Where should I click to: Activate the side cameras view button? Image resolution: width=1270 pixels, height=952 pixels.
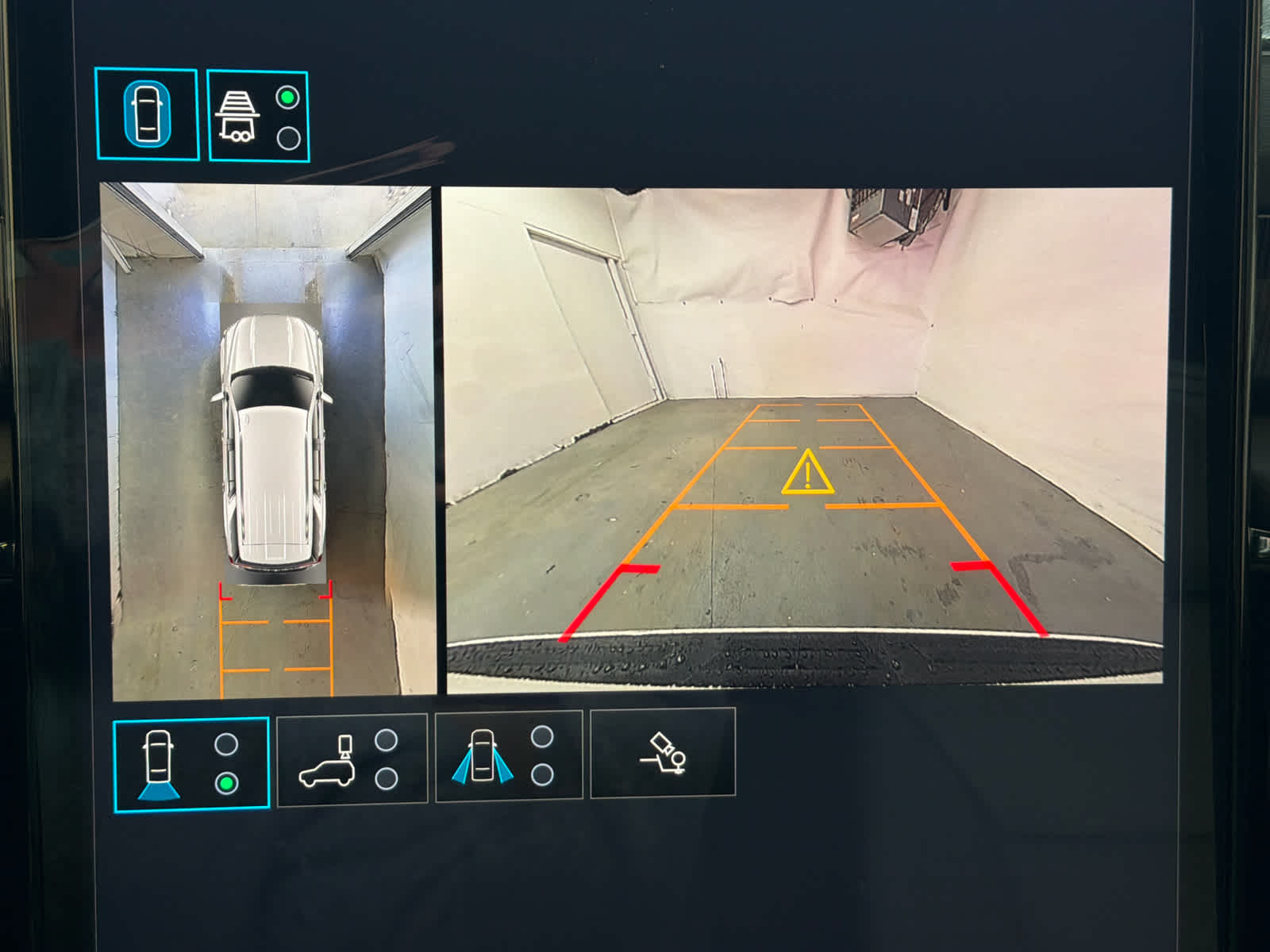click(x=508, y=756)
